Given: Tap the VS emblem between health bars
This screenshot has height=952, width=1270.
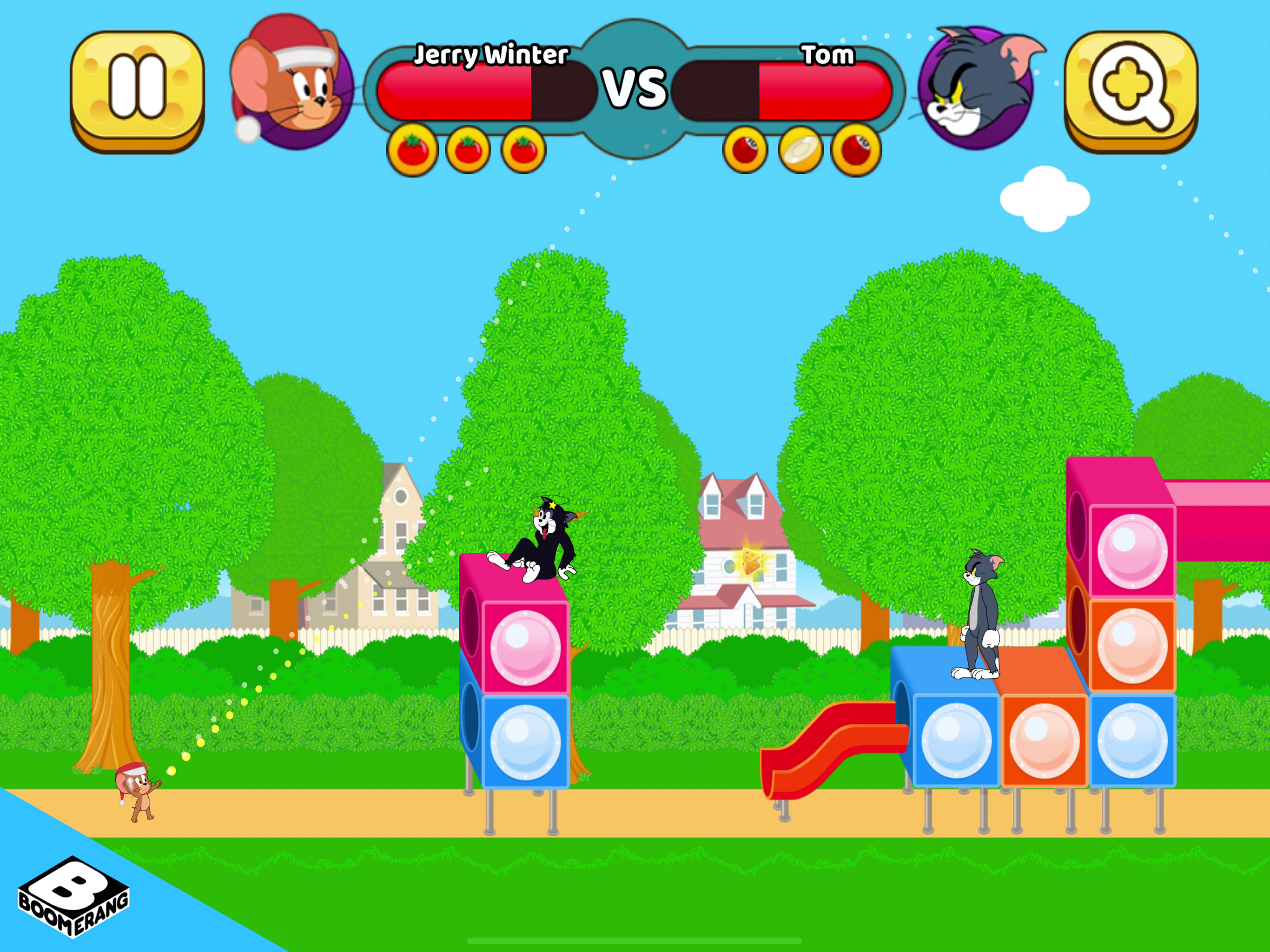Looking at the screenshot, I should point(635,89).
